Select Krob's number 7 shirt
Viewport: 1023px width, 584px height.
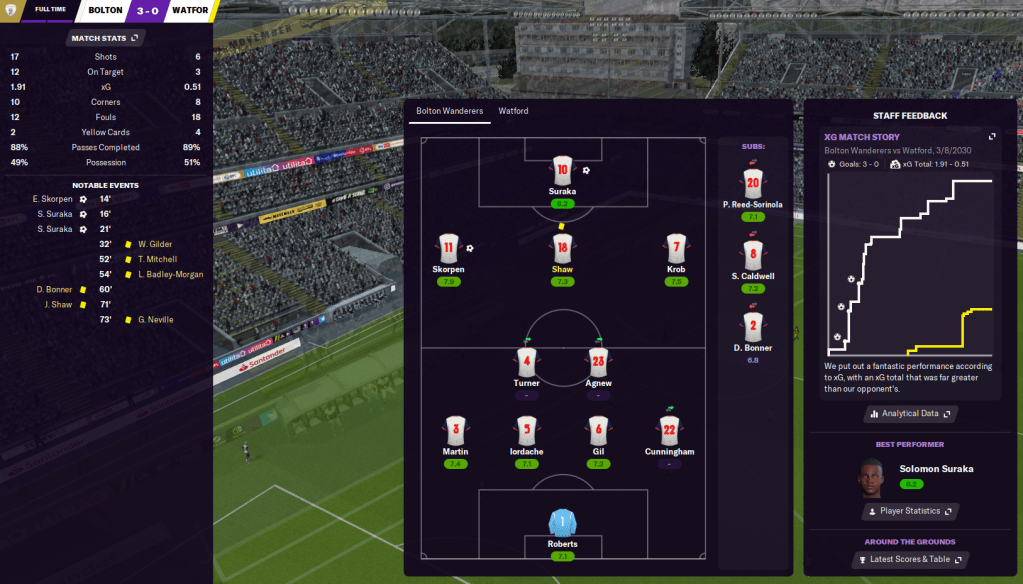click(676, 249)
